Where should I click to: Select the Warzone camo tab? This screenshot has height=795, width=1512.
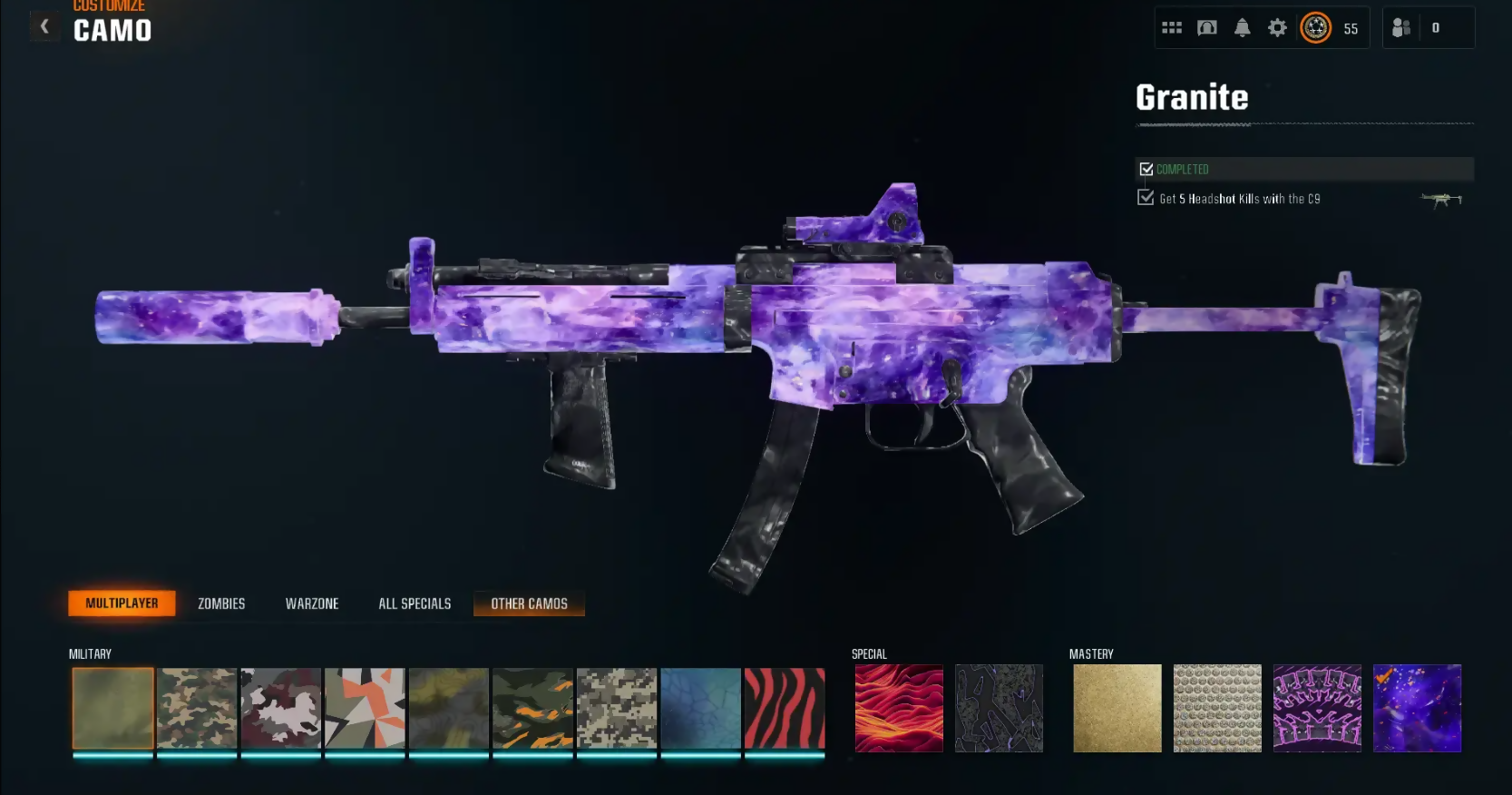pyautogui.click(x=312, y=604)
